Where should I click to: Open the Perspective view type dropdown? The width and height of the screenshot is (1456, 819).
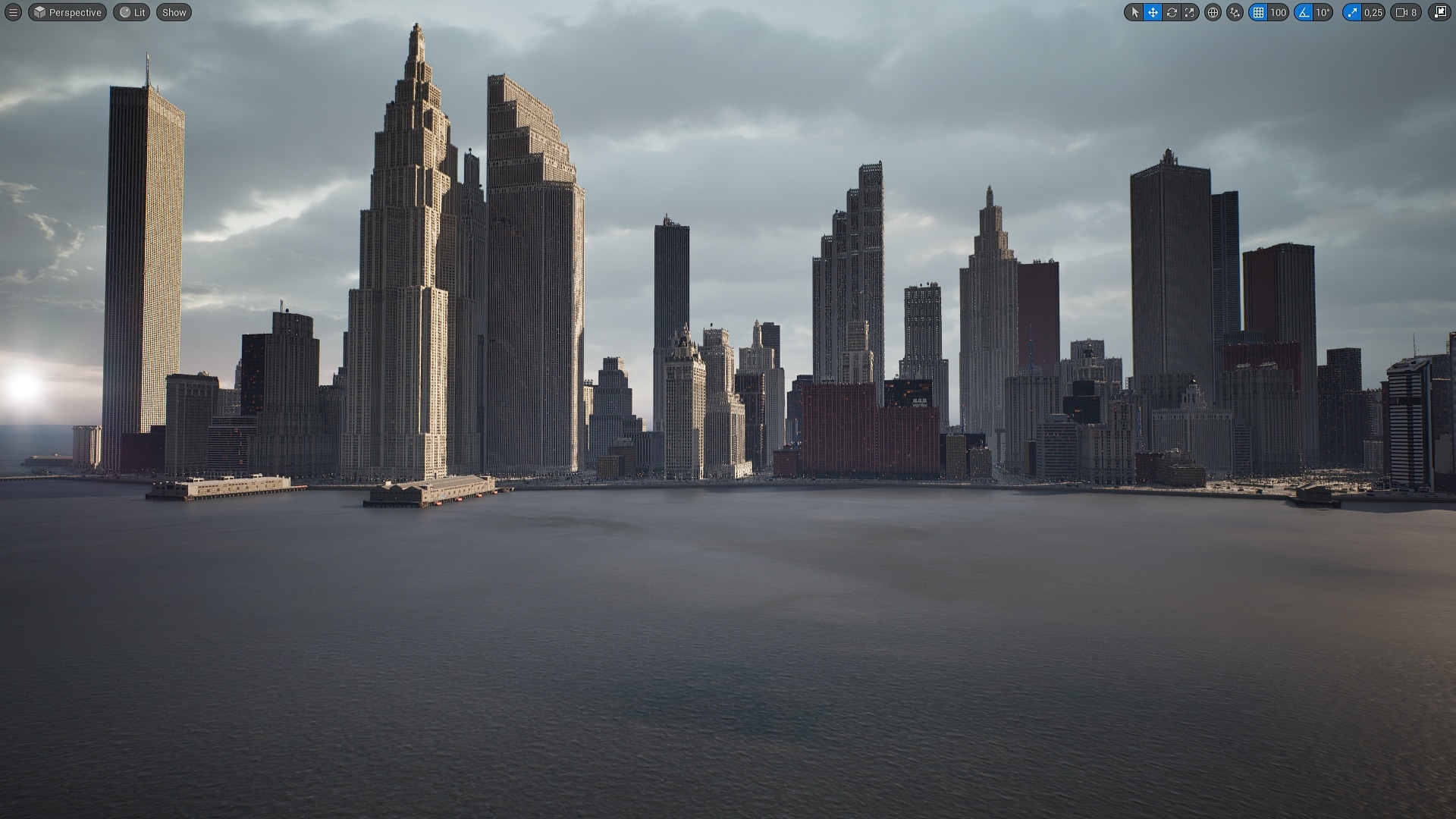coord(67,12)
